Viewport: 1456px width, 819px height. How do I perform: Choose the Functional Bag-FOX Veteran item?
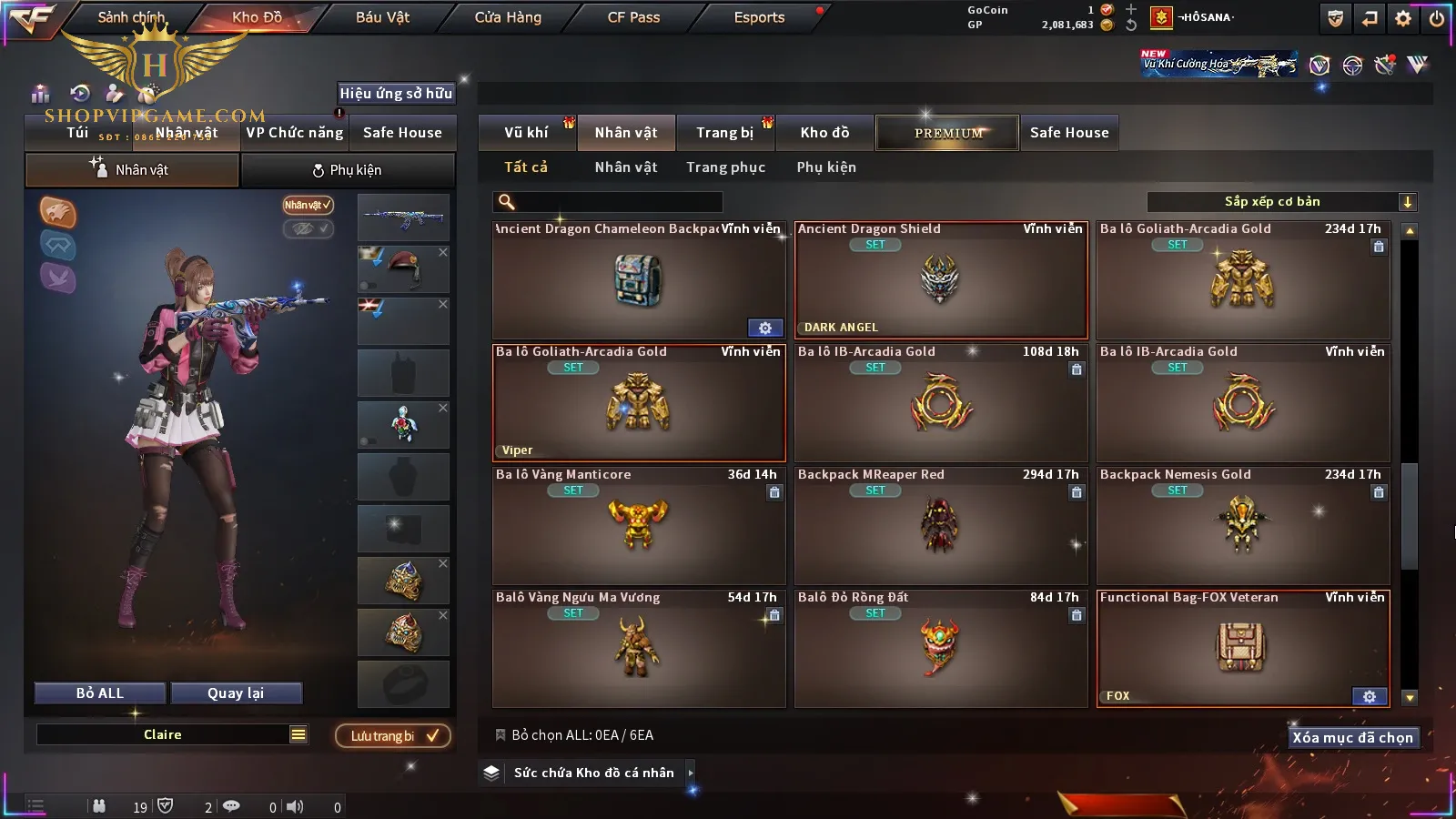tap(1243, 648)
